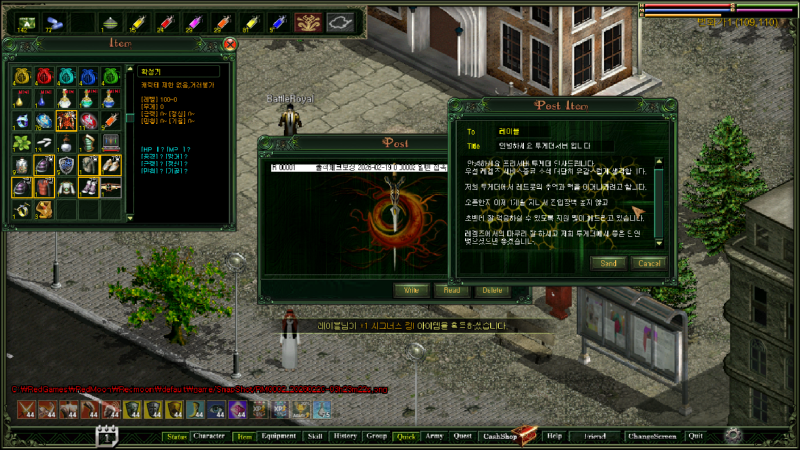
Task: Open the Skill menu
Action: [314, 436]
